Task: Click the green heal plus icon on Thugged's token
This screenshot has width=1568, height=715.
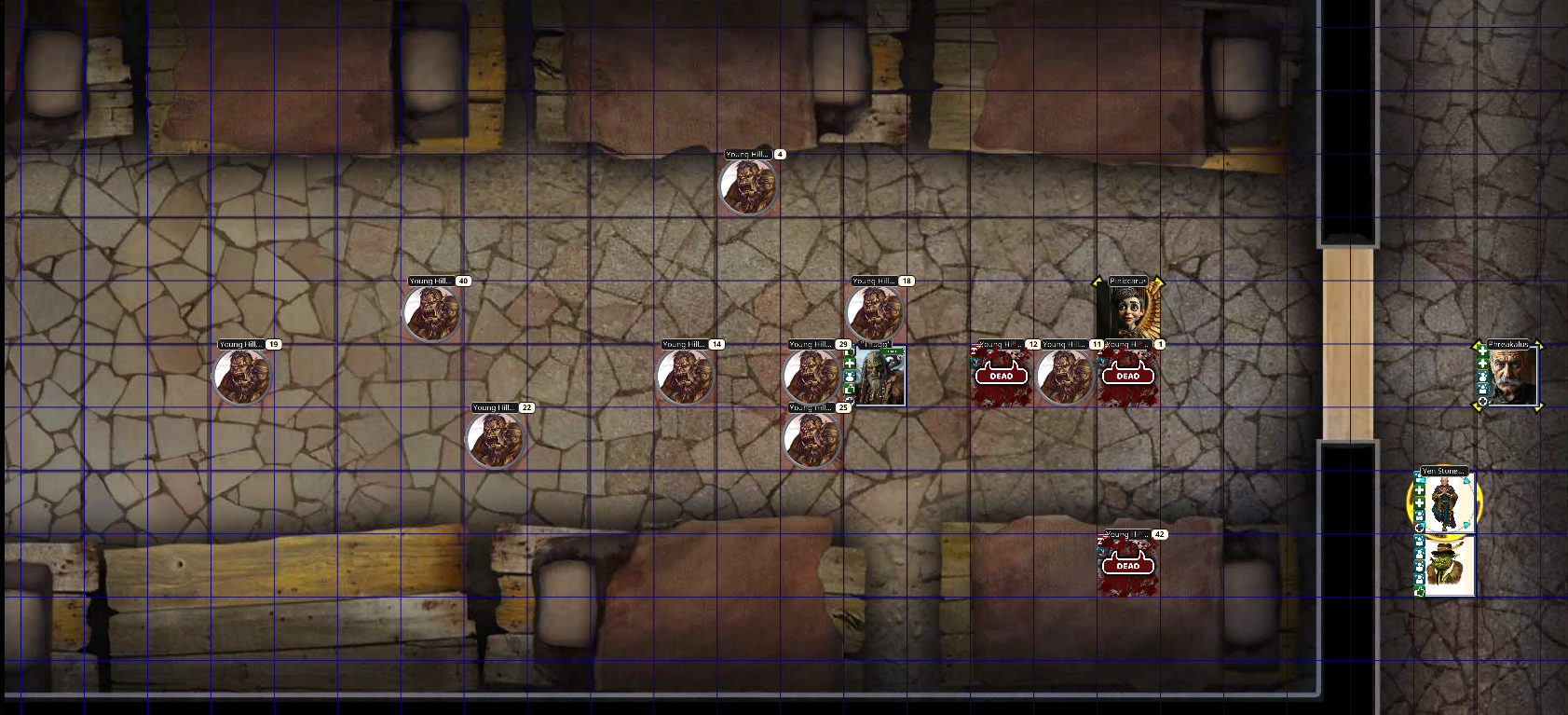Action: [850, 364]
